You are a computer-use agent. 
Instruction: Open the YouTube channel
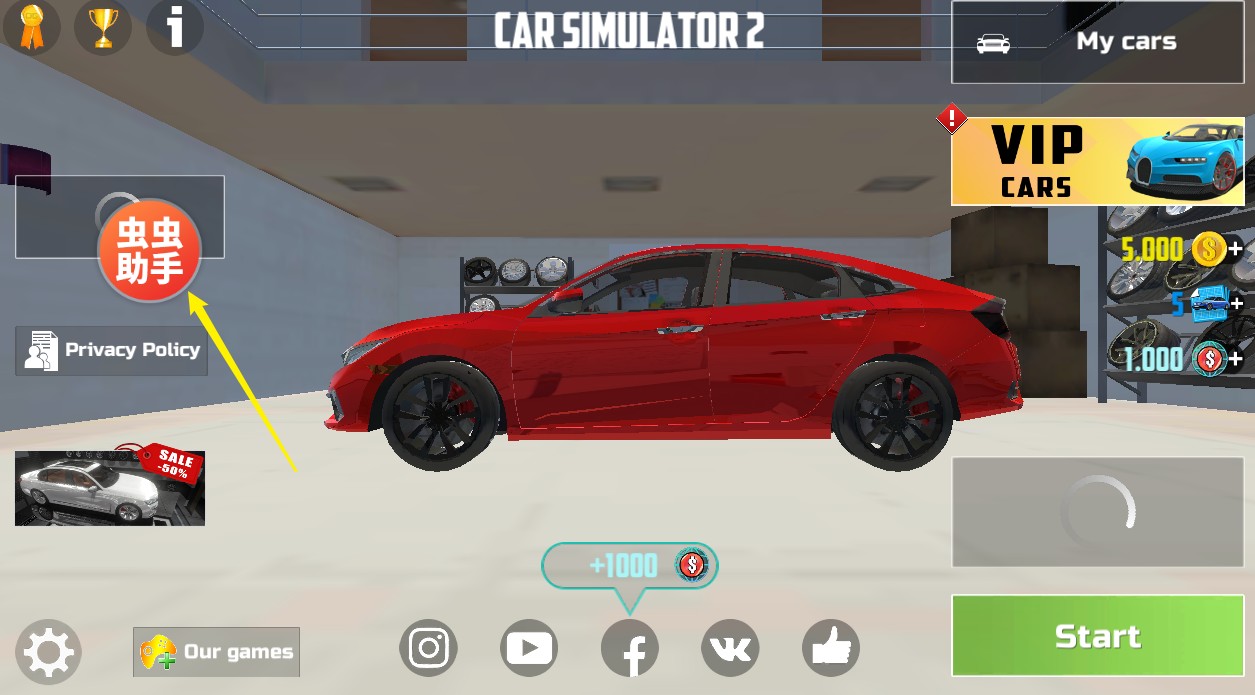pyautogui.click(x=529, y=648)
